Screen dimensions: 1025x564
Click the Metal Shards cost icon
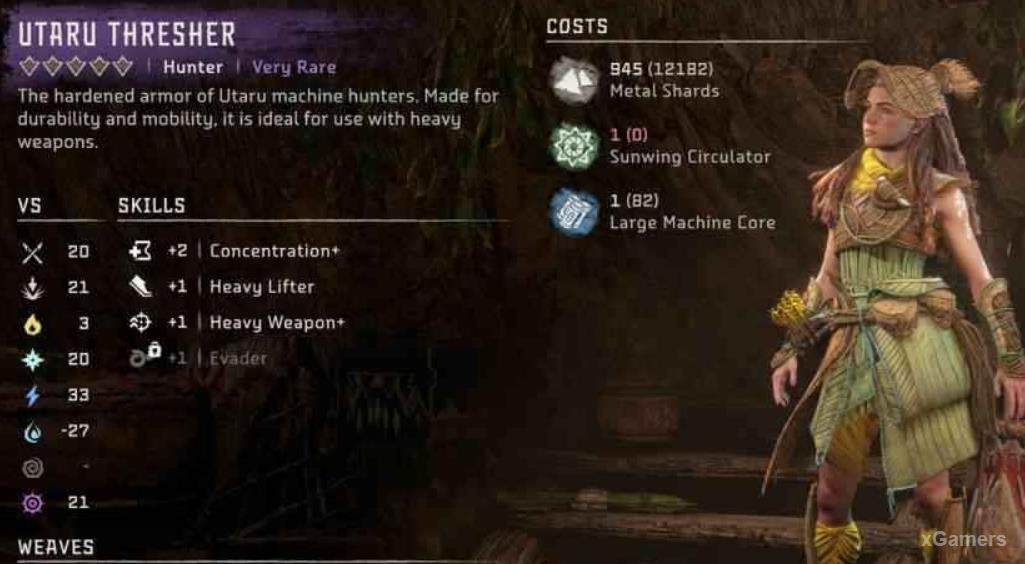click(574, 80)
